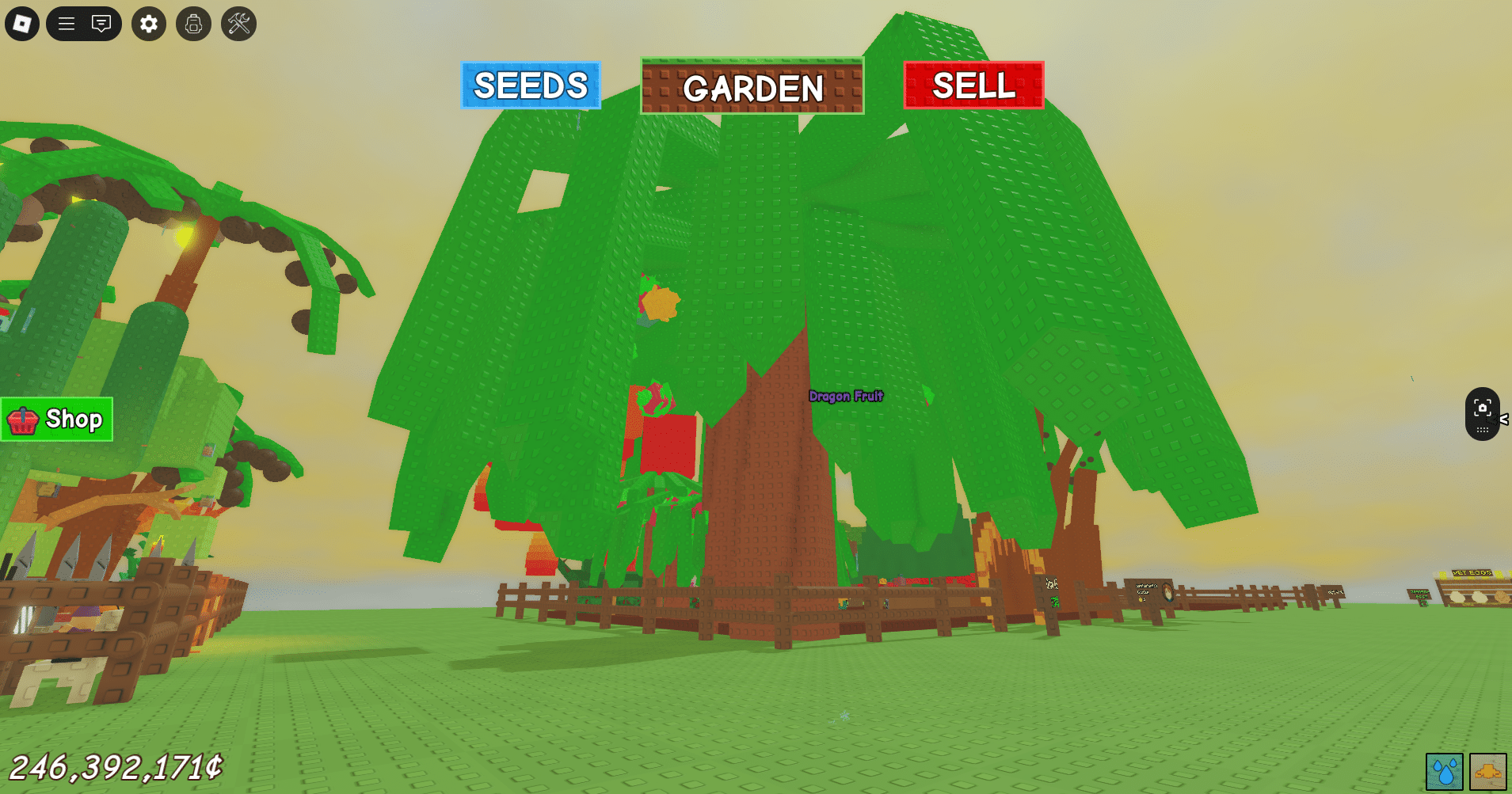Open the backpack inventory icon
This screenshot has height=794, width=1512.
192,24
